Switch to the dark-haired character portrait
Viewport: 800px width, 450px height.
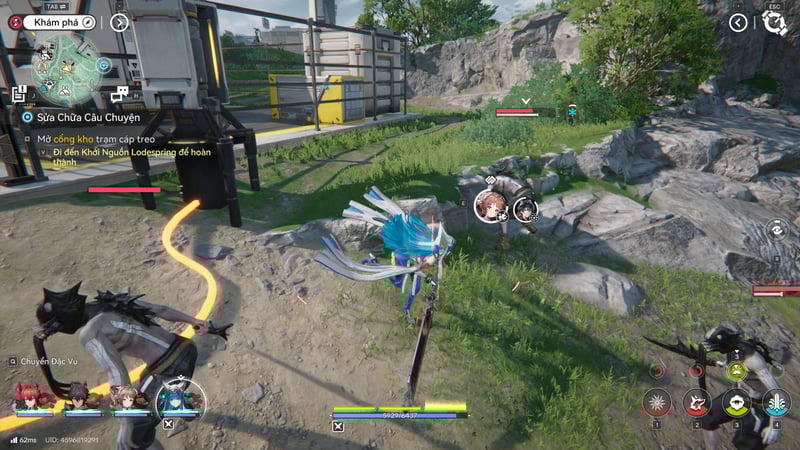click(x=78, y=396)
